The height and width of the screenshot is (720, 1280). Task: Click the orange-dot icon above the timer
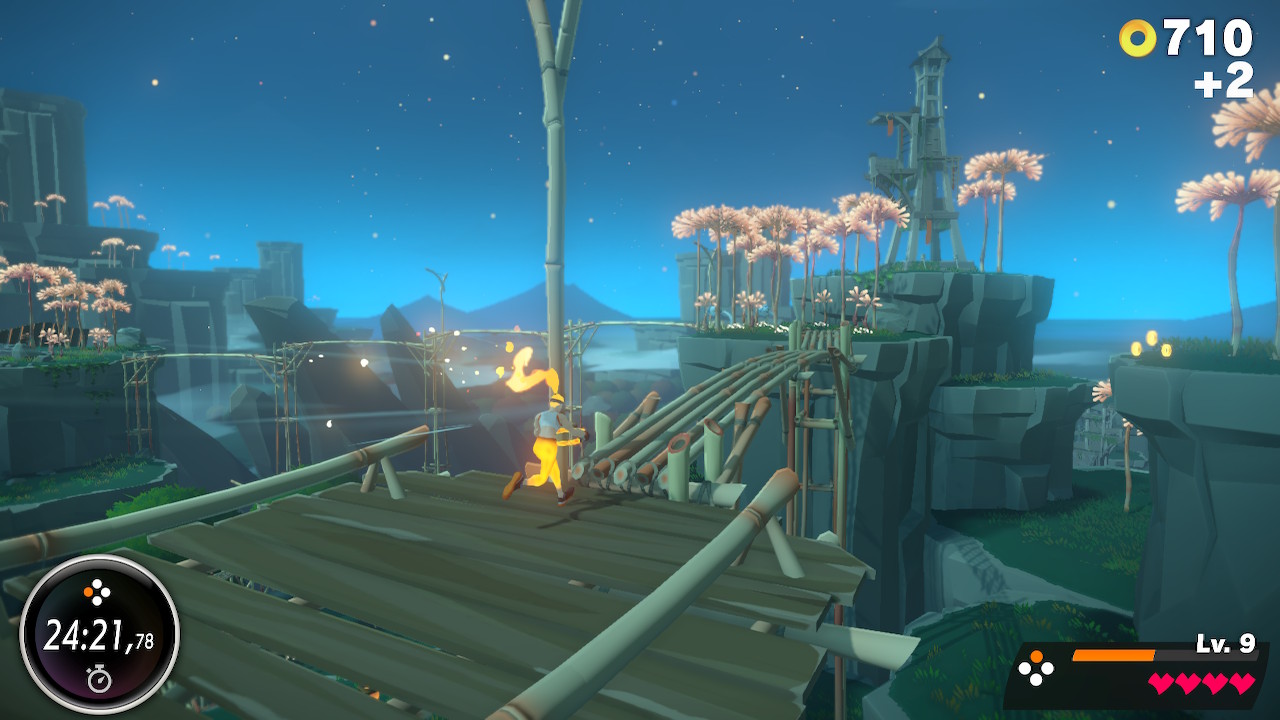click(x=99, y=594)
